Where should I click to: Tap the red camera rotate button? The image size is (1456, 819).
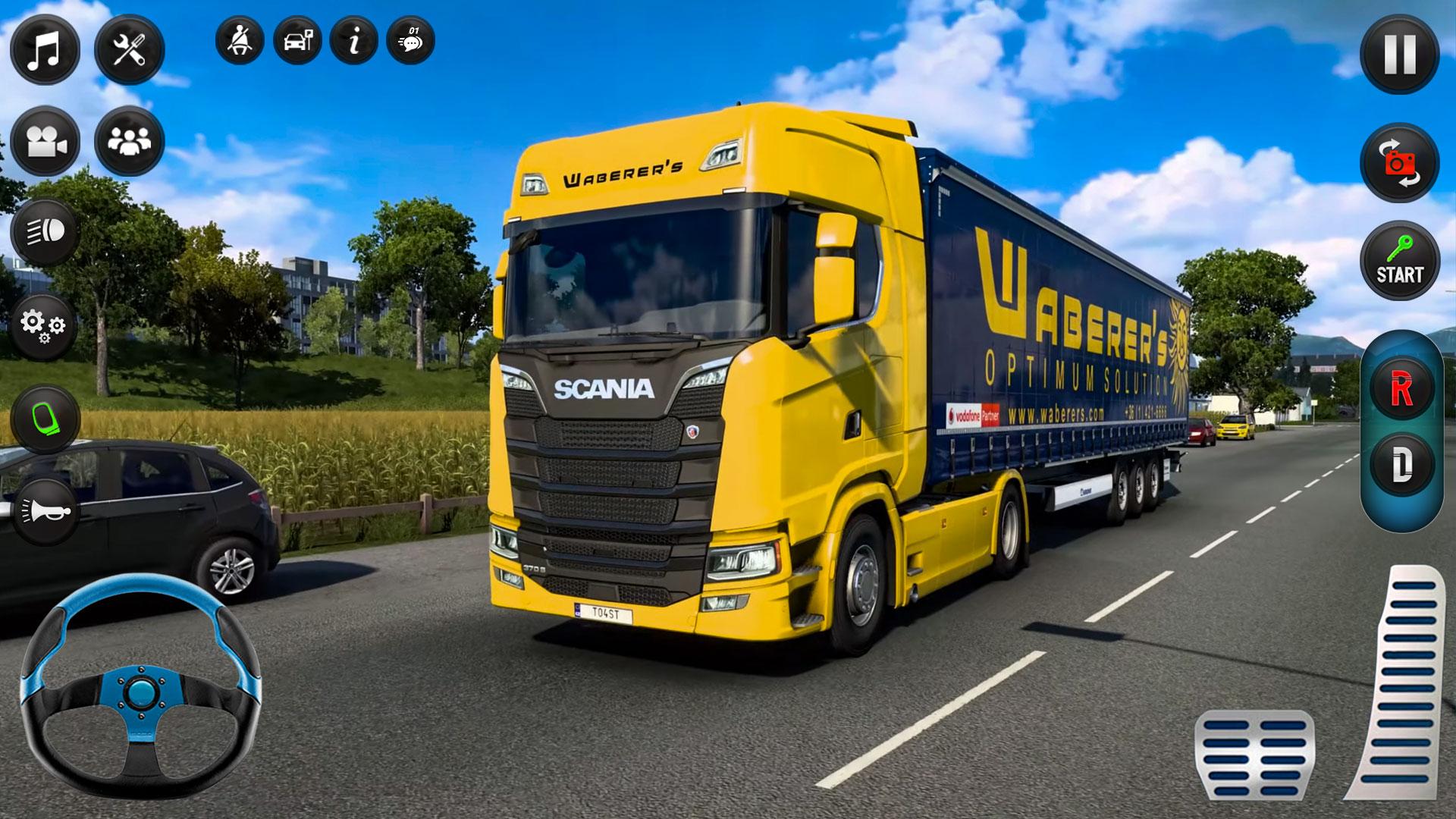(x=1400, y=163)
